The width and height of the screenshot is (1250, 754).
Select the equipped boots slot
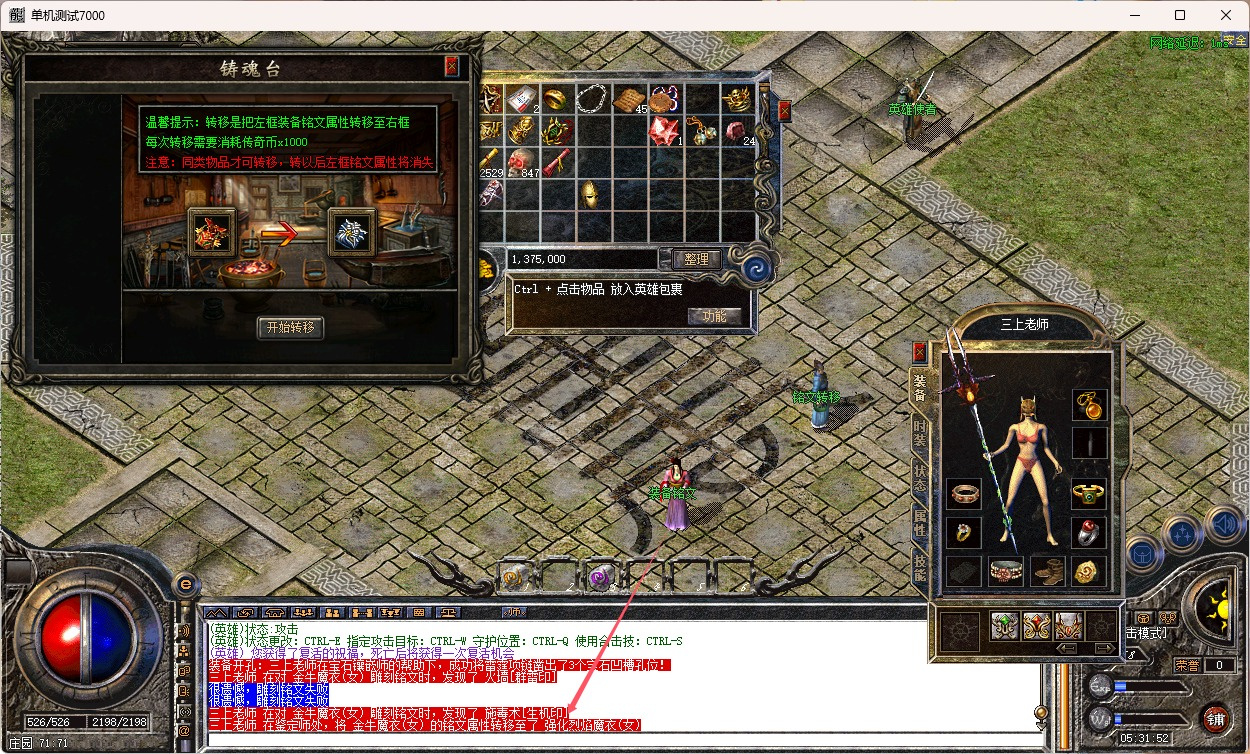(1050, 571)
